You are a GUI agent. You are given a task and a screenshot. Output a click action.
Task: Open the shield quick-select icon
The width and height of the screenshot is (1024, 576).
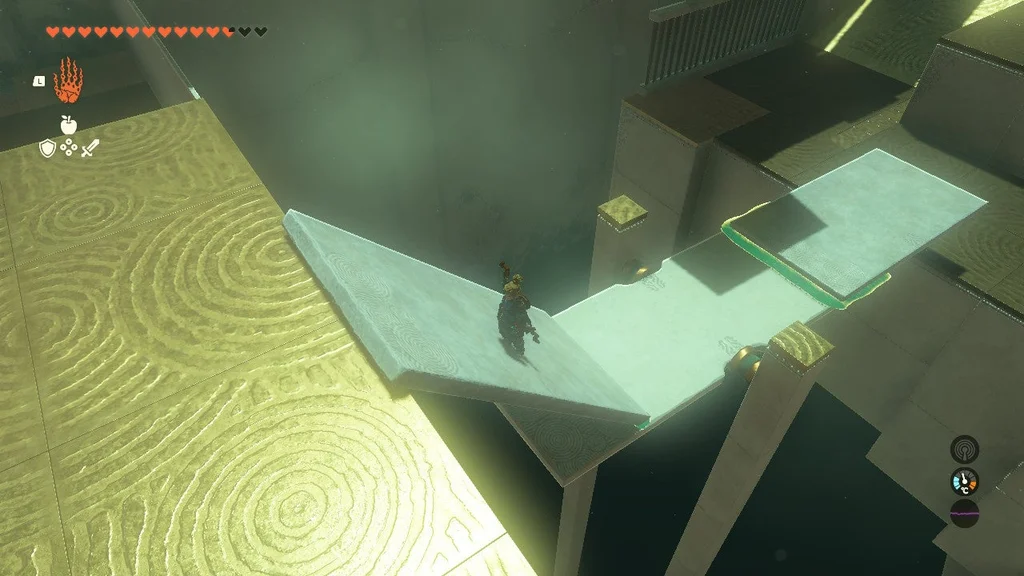coord(46,148)
